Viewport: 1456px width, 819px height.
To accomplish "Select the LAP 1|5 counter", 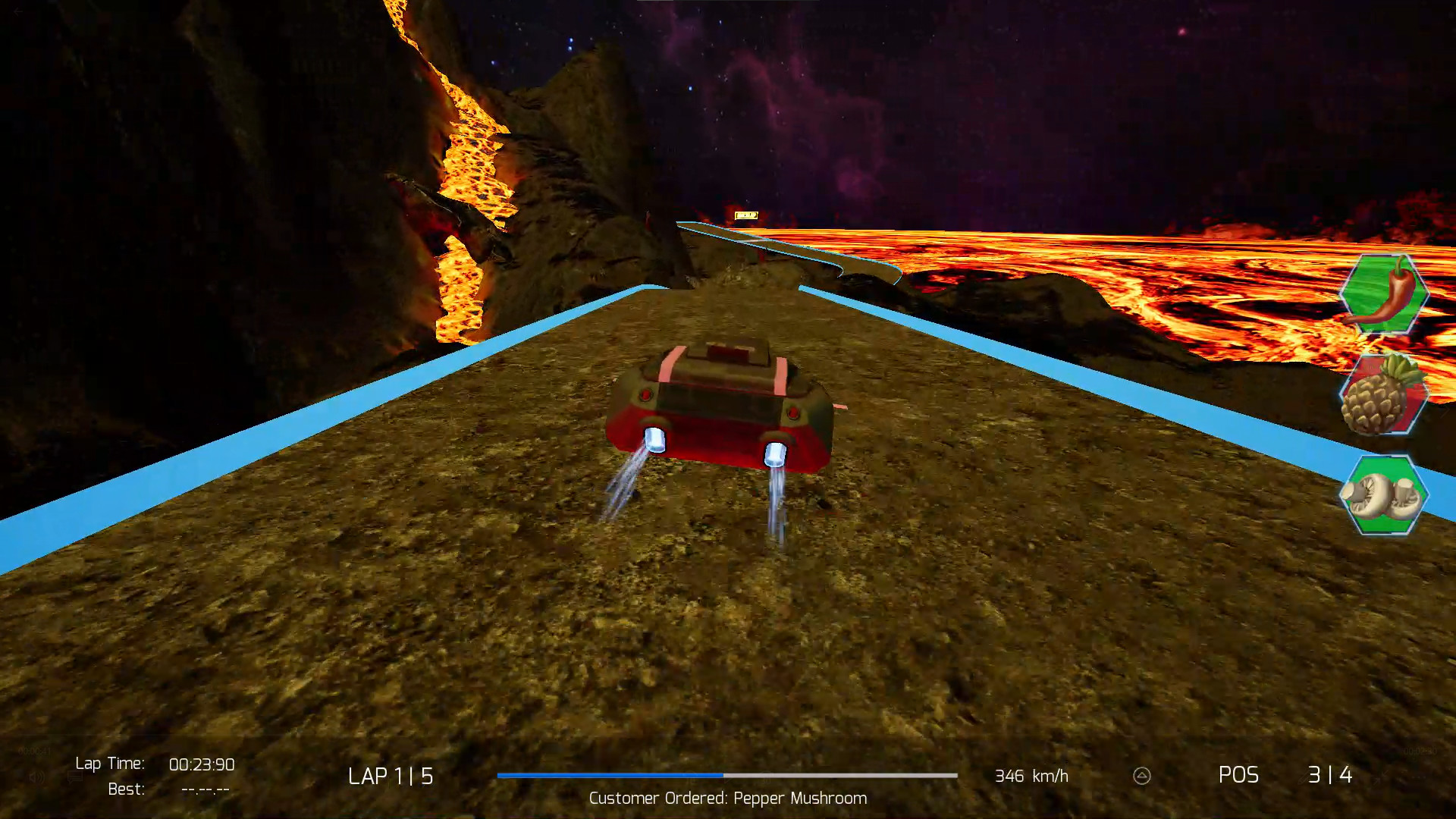I will (390, 775).
